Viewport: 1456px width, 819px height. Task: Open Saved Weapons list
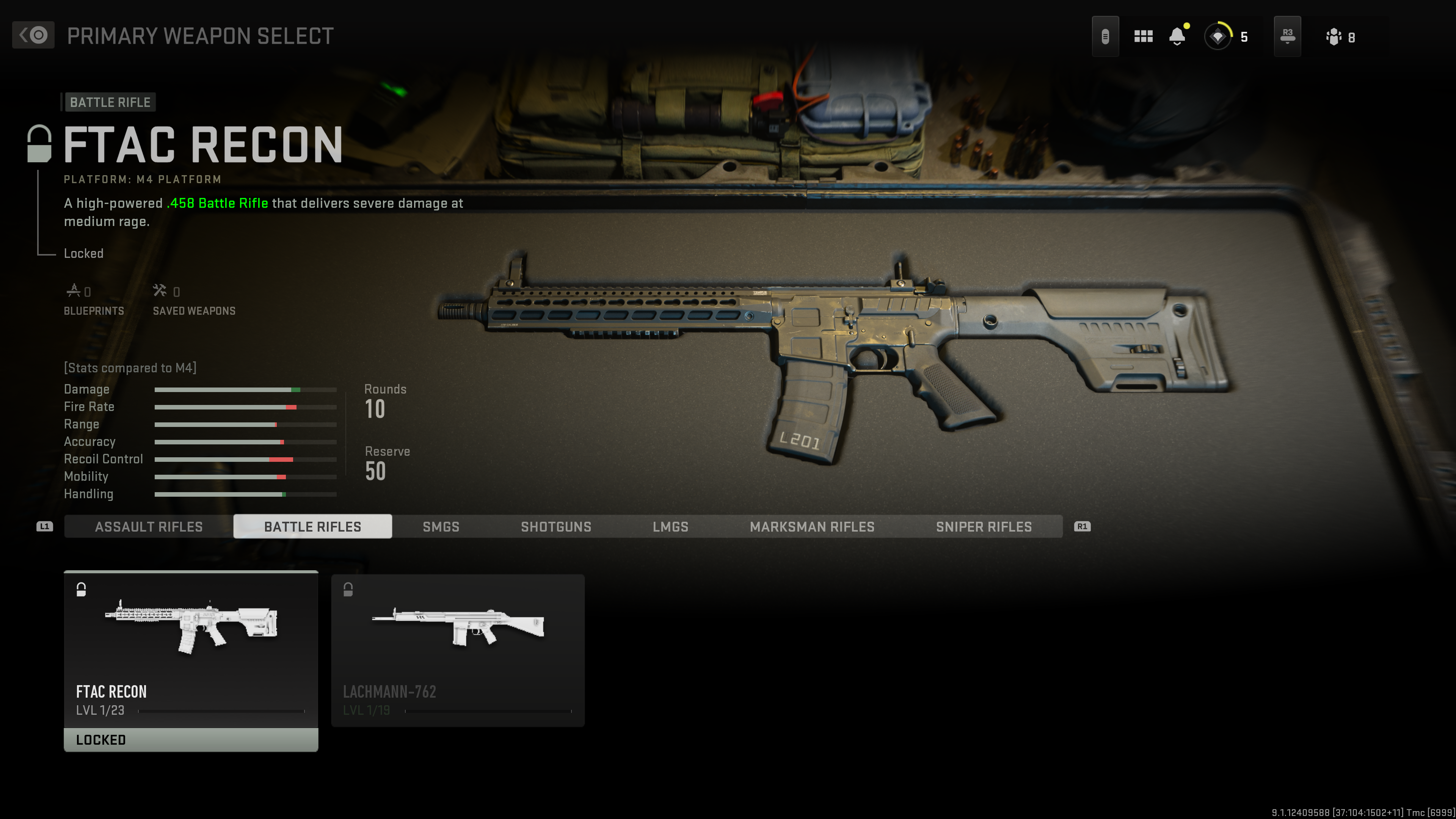(194, 300)
